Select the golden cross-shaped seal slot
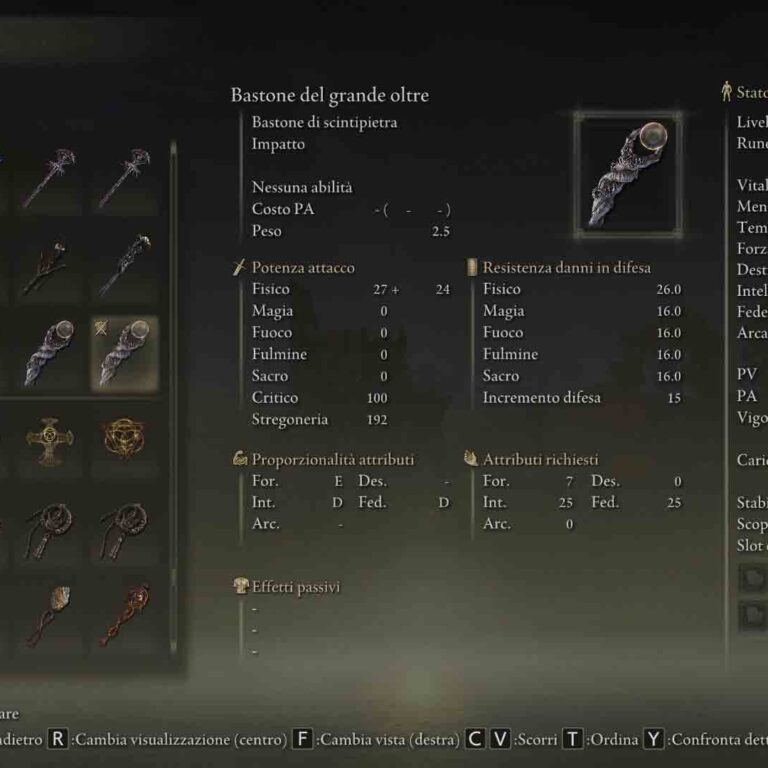The image size is (768, 768). [x=48, y=436]
